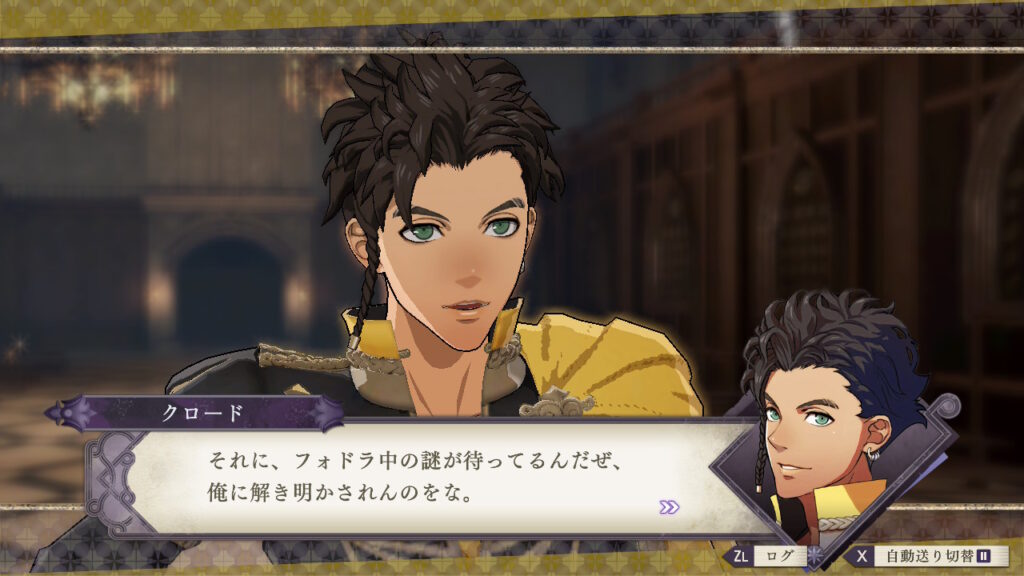Open the ログ dialogue log
Image resolution: width=1024 pixels, height=576 pixels.
(766, 556)
